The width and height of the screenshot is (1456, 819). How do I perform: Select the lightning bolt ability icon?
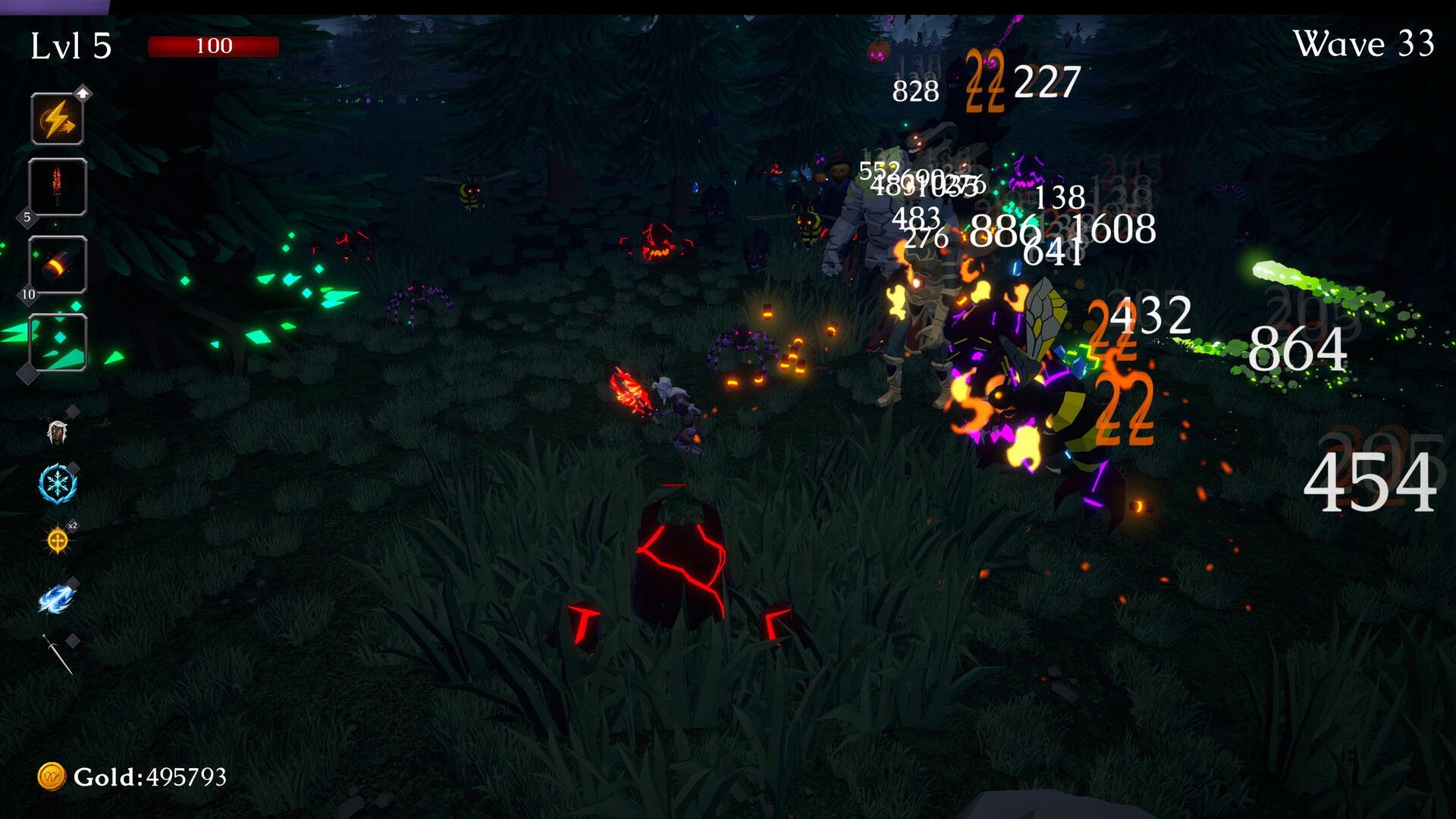(x=57, y=118)
